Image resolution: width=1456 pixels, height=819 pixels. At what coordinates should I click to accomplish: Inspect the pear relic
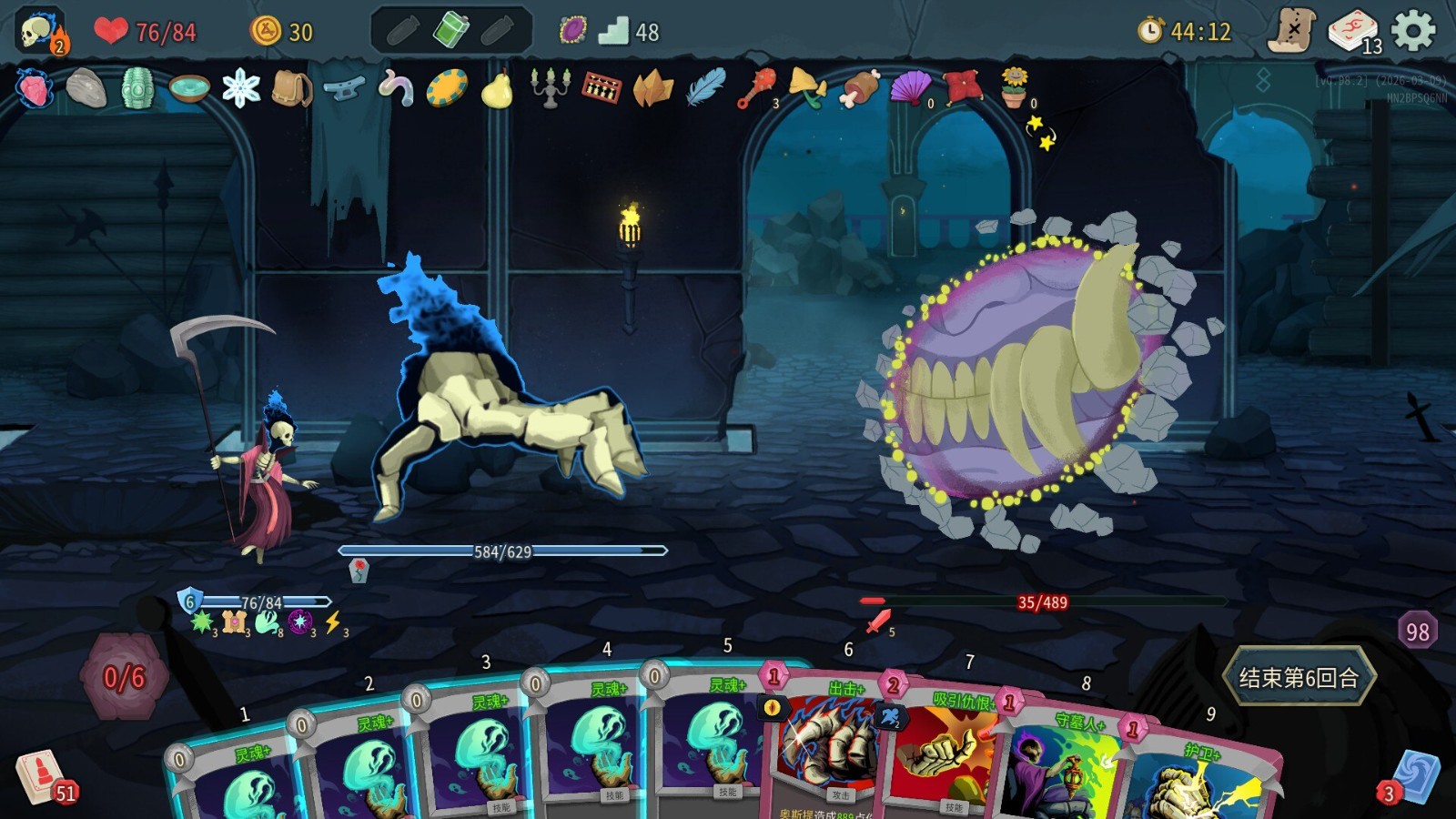point(497,89)
